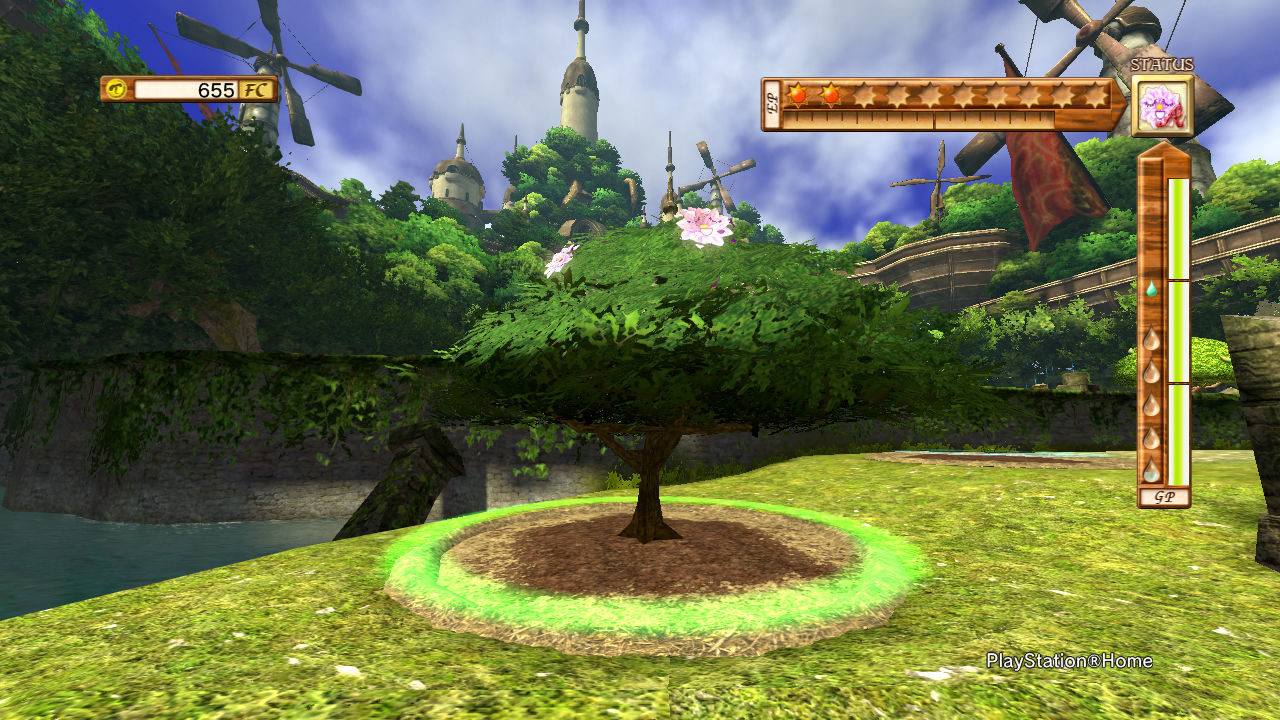Open the pink flower Status icon
Screen dimensions: 1280x720
(1162, 106)
